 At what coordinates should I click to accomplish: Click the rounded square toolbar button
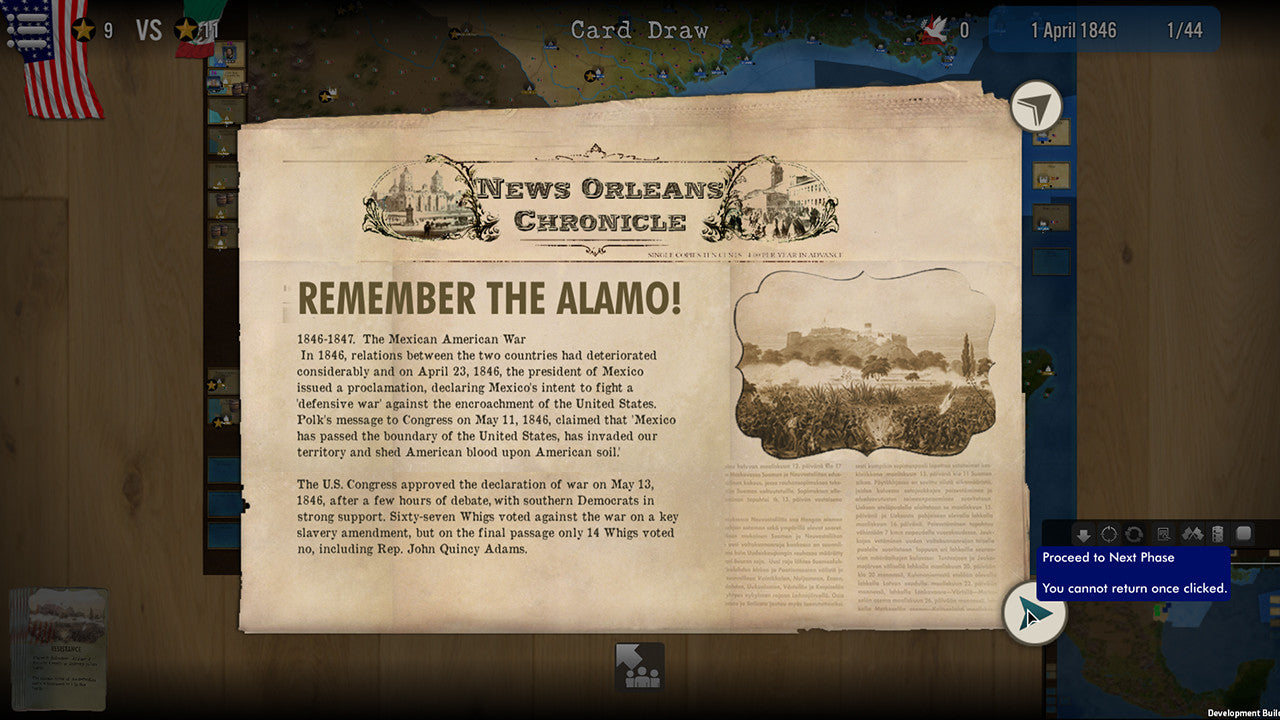(x=1244, y=534)
